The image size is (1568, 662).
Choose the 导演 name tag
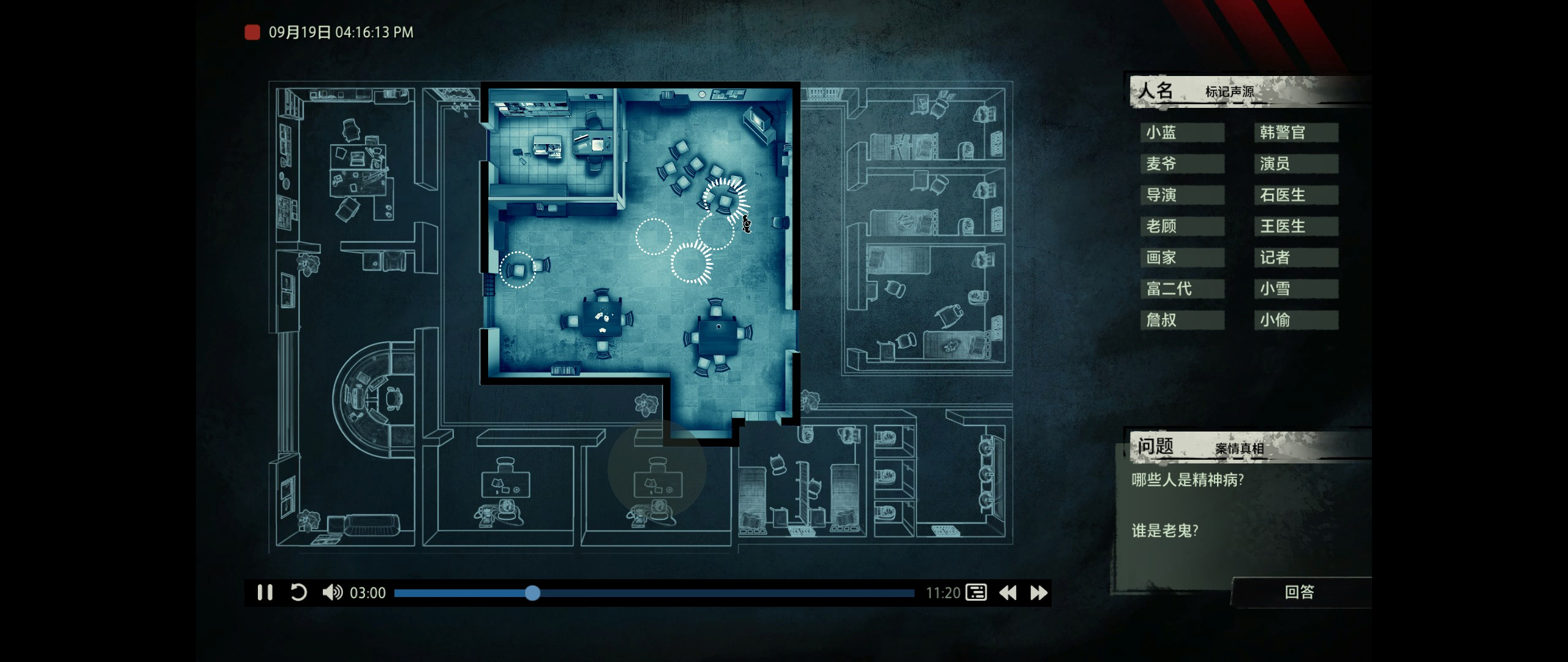click(x=1182, y=195)
